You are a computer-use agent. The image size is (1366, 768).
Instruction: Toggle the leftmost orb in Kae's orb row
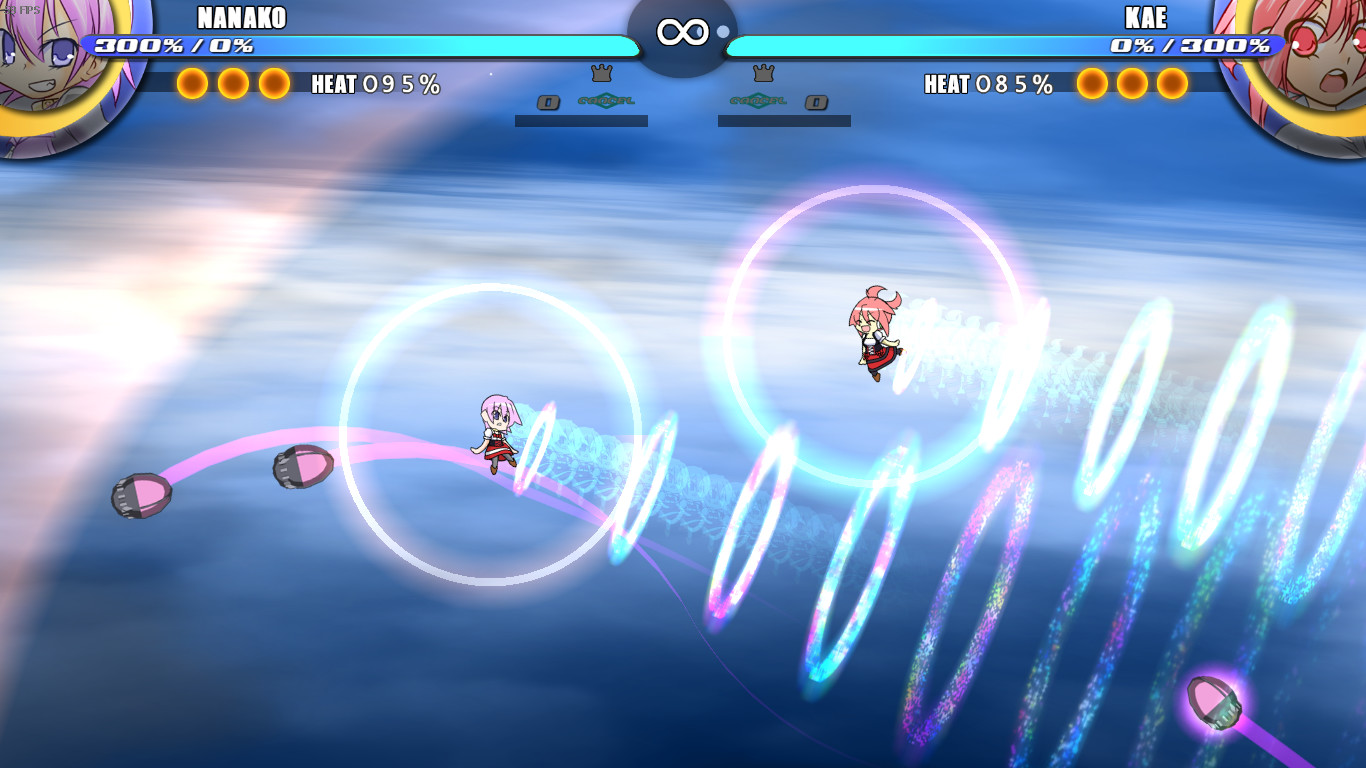1093,85
